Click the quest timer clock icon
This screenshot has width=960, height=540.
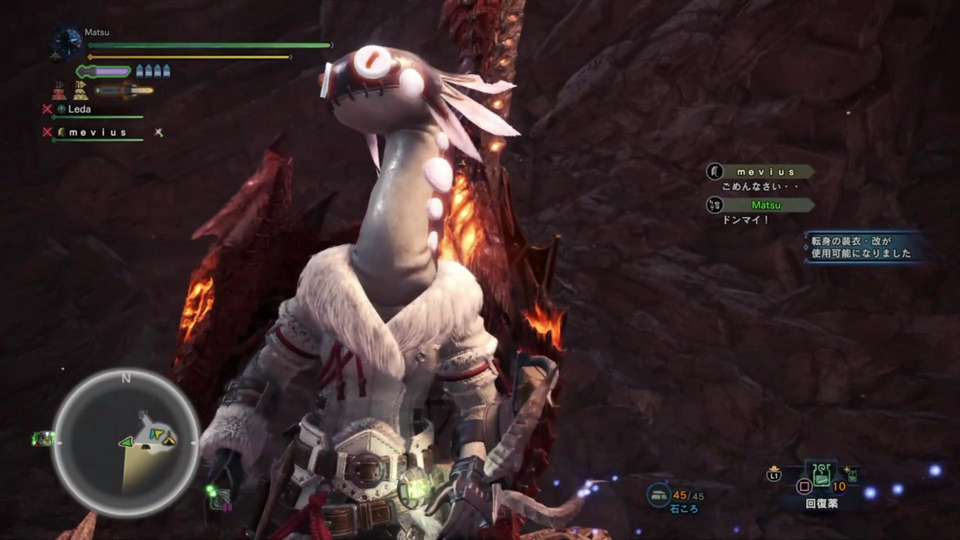pos(68,42)
